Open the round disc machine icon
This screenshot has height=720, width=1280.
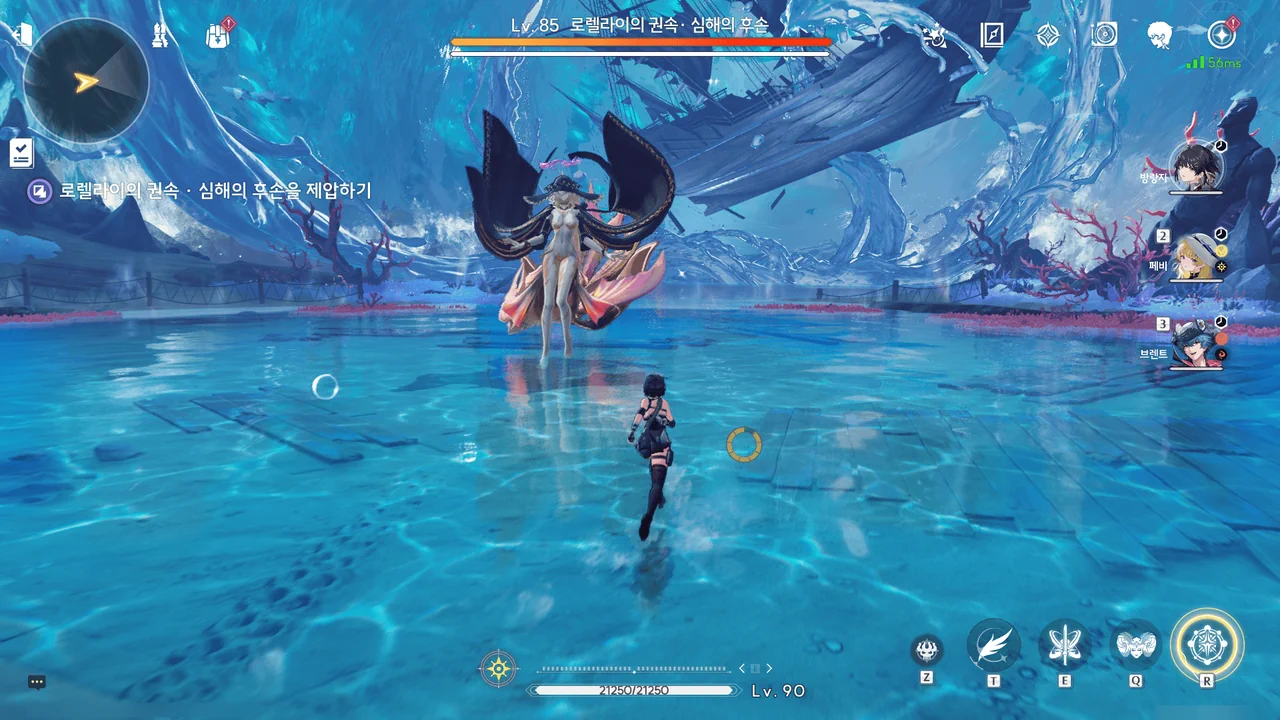[x=1104, y=35]
